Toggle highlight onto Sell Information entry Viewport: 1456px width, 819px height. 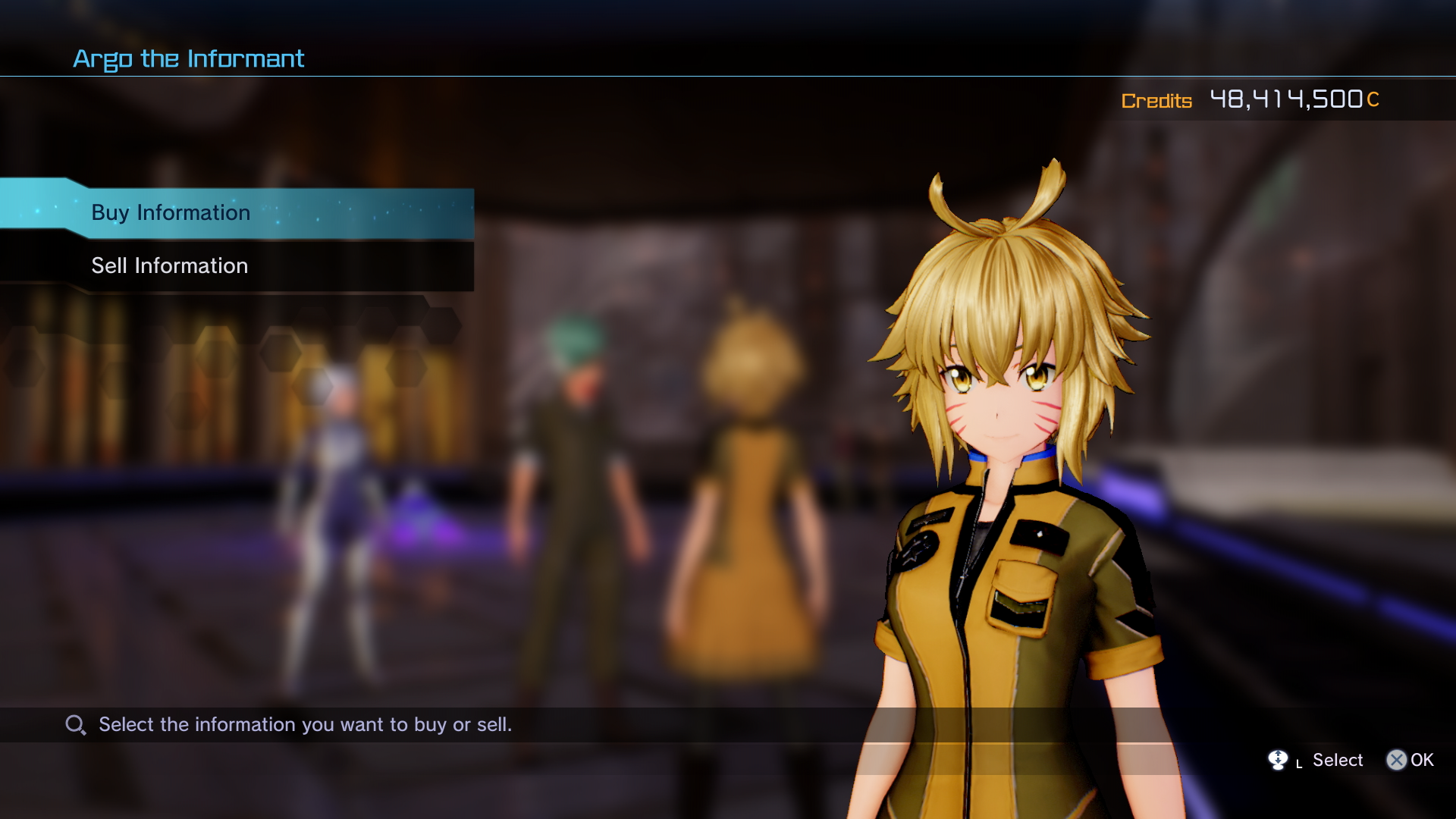168,265
